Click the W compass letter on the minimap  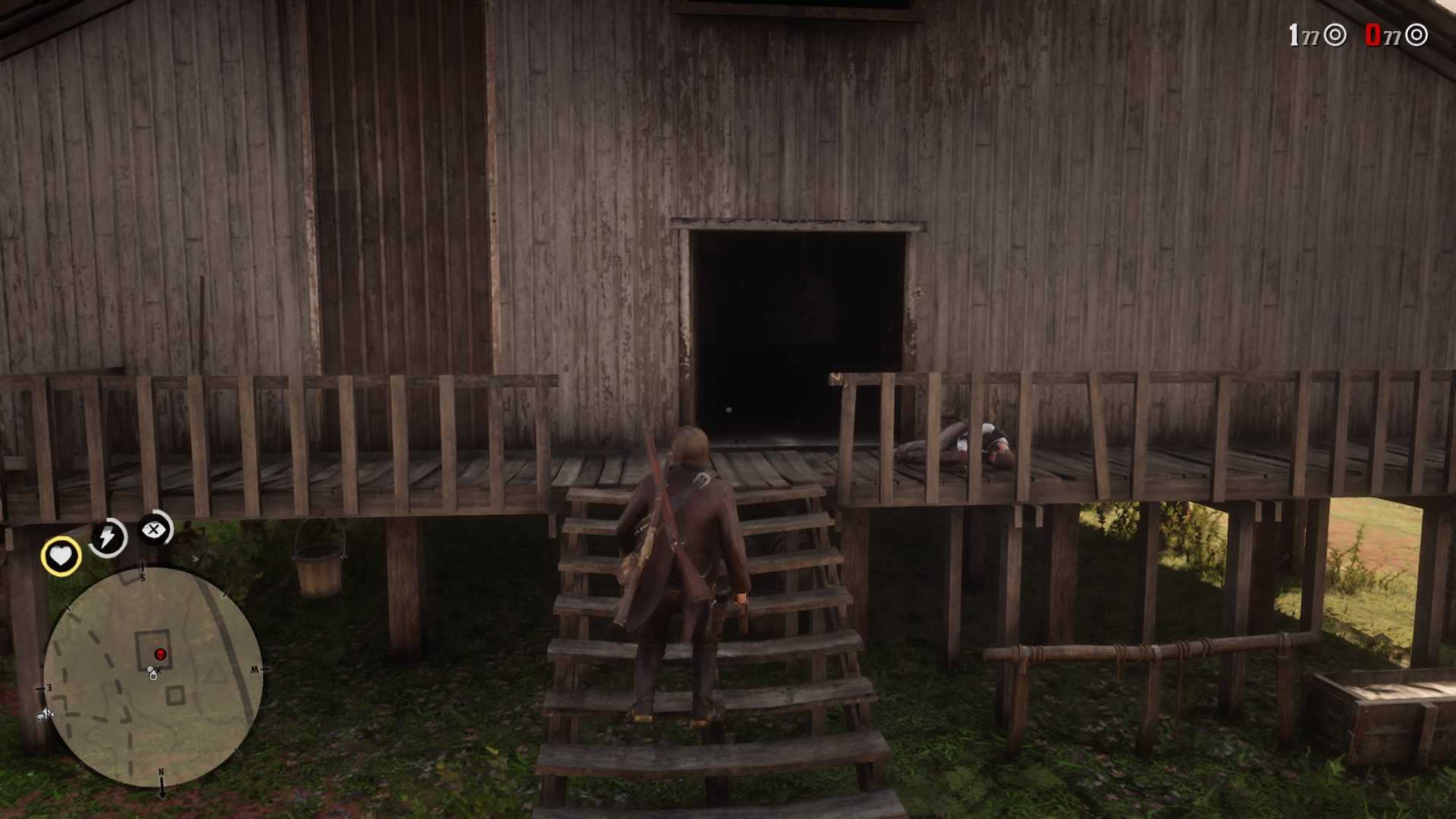tap(256, 670)
